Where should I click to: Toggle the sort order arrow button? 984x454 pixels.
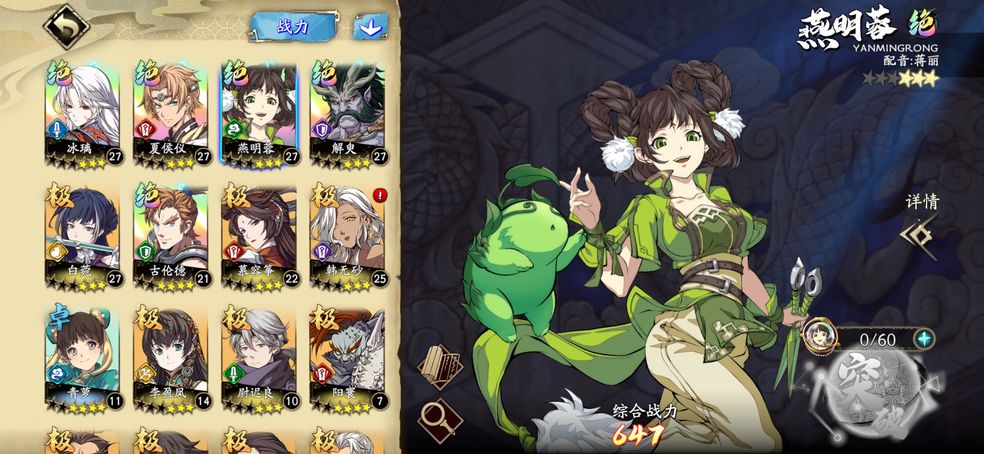pos(370,27)
